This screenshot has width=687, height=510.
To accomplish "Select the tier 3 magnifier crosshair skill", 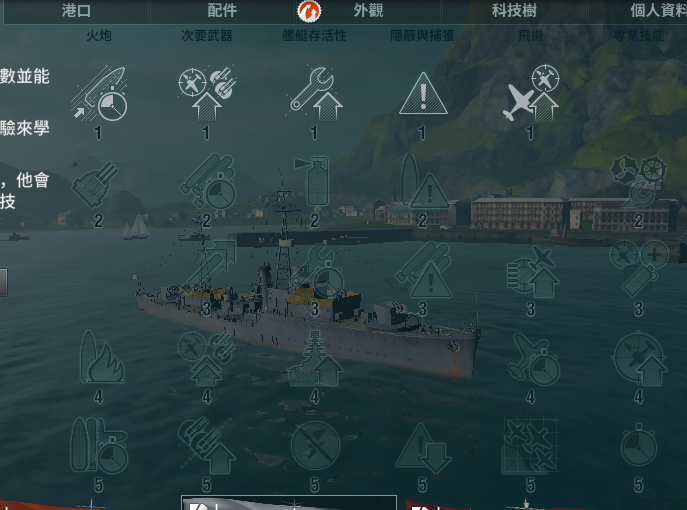I will pyautogui.click(x=638, y=270).
